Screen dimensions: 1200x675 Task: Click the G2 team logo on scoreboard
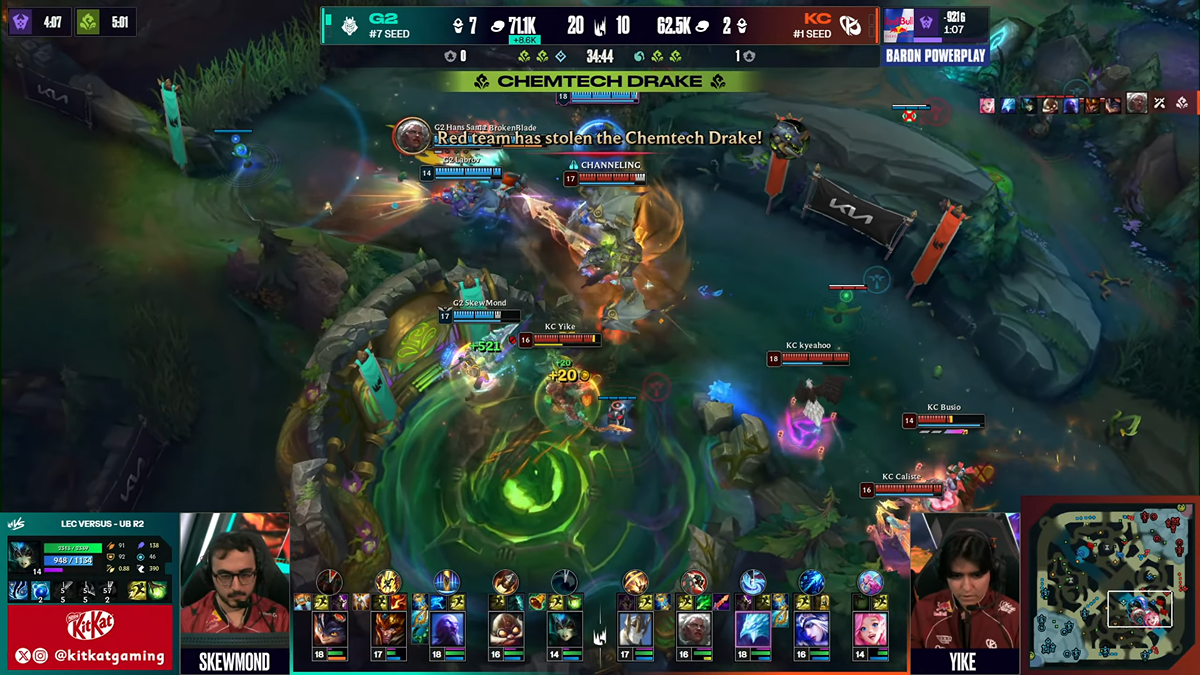(353, 27)
